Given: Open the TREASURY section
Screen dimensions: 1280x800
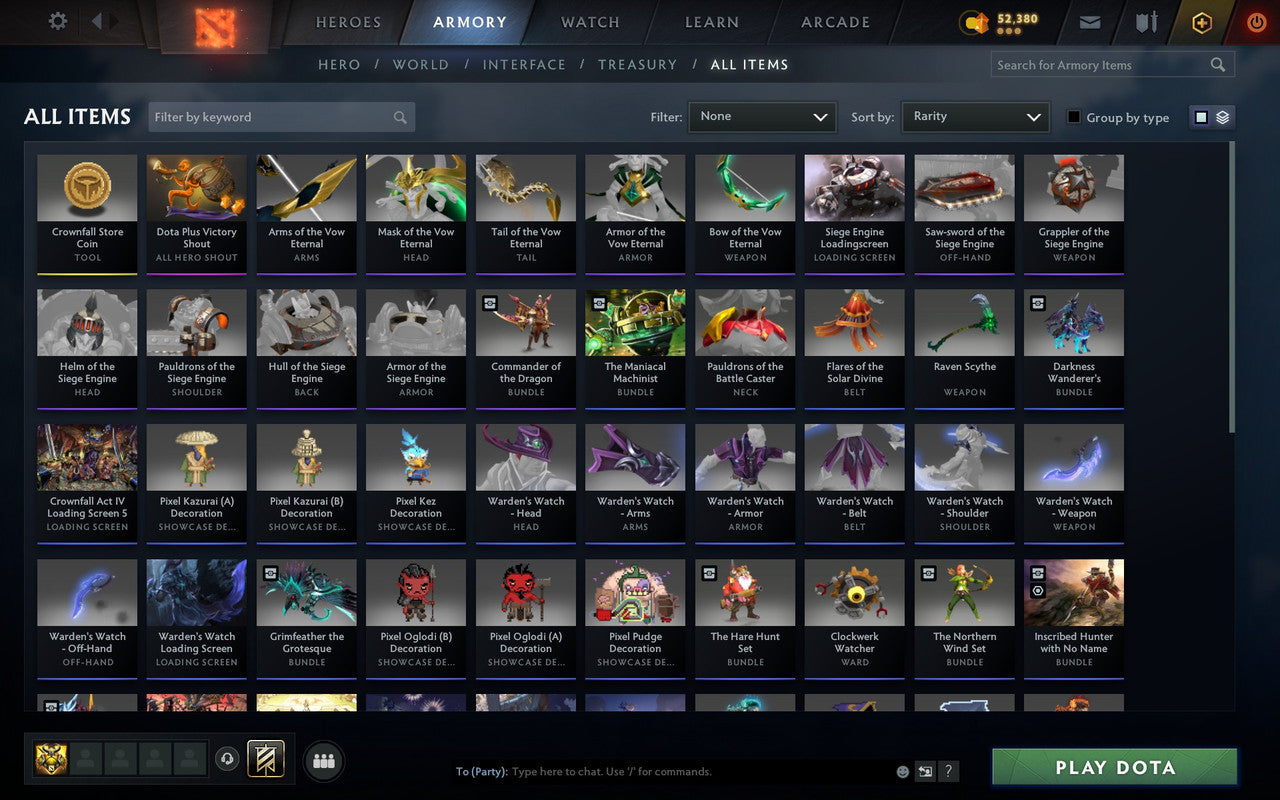Looking at the screenshot, I should pyautogui.click(x=637, y=64).
